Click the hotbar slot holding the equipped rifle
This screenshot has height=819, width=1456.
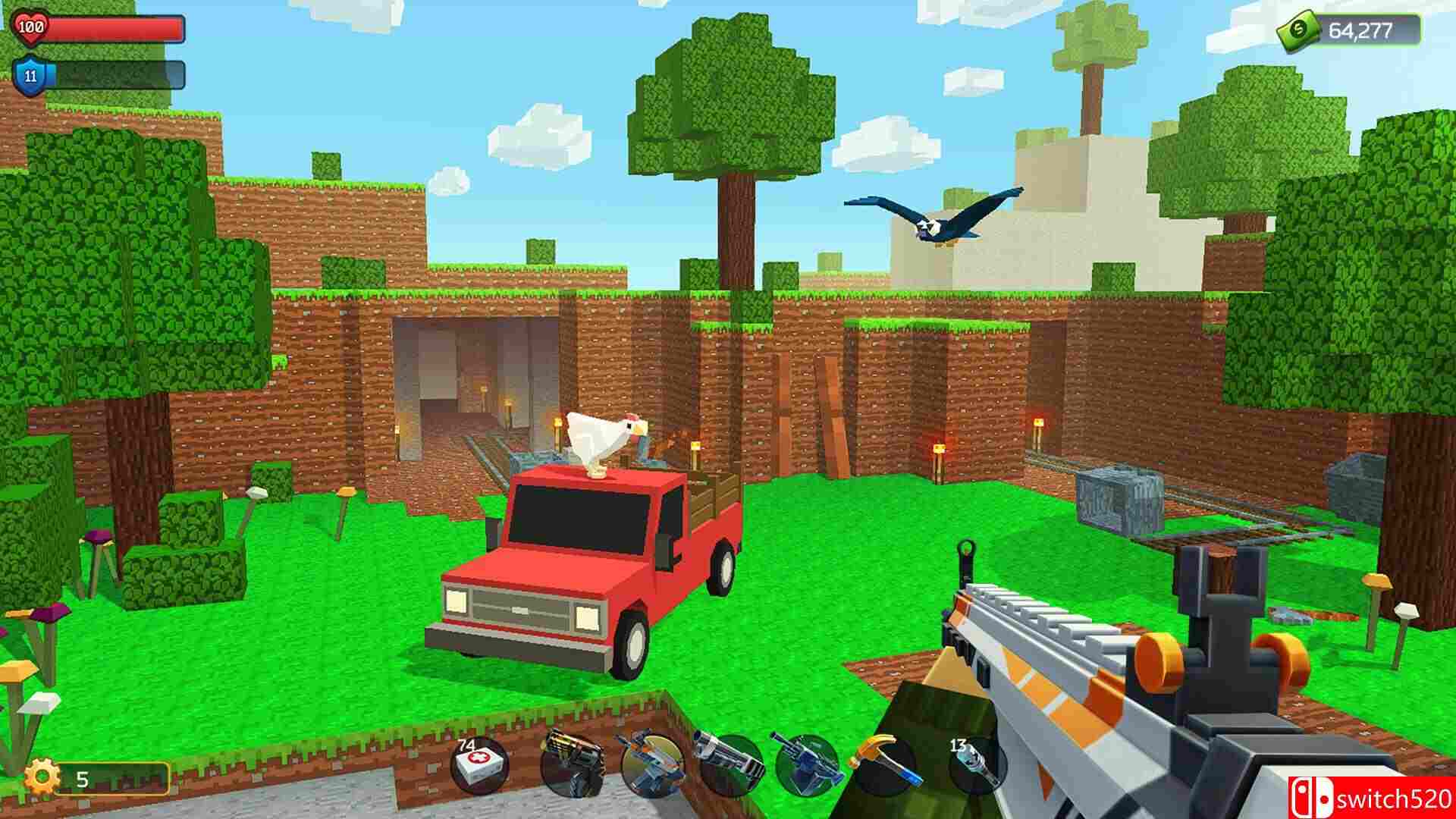(652, 766)
